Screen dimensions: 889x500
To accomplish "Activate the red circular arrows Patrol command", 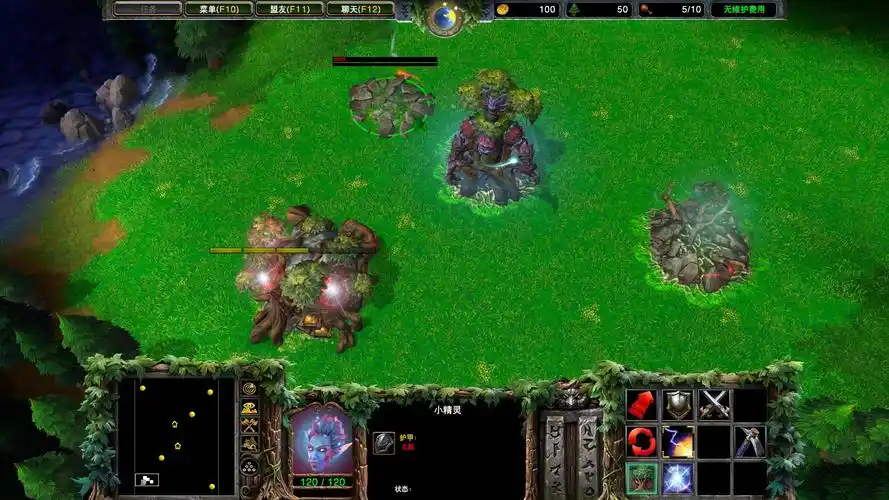I will point(641,441).
